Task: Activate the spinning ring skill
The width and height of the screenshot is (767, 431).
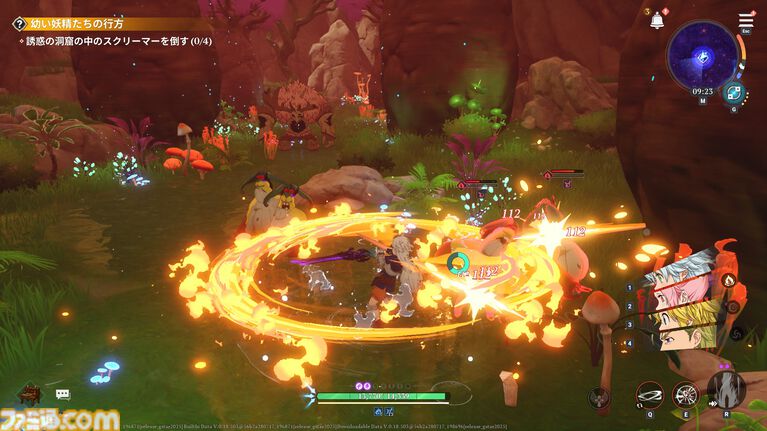Action: click(x=648, y=396)
